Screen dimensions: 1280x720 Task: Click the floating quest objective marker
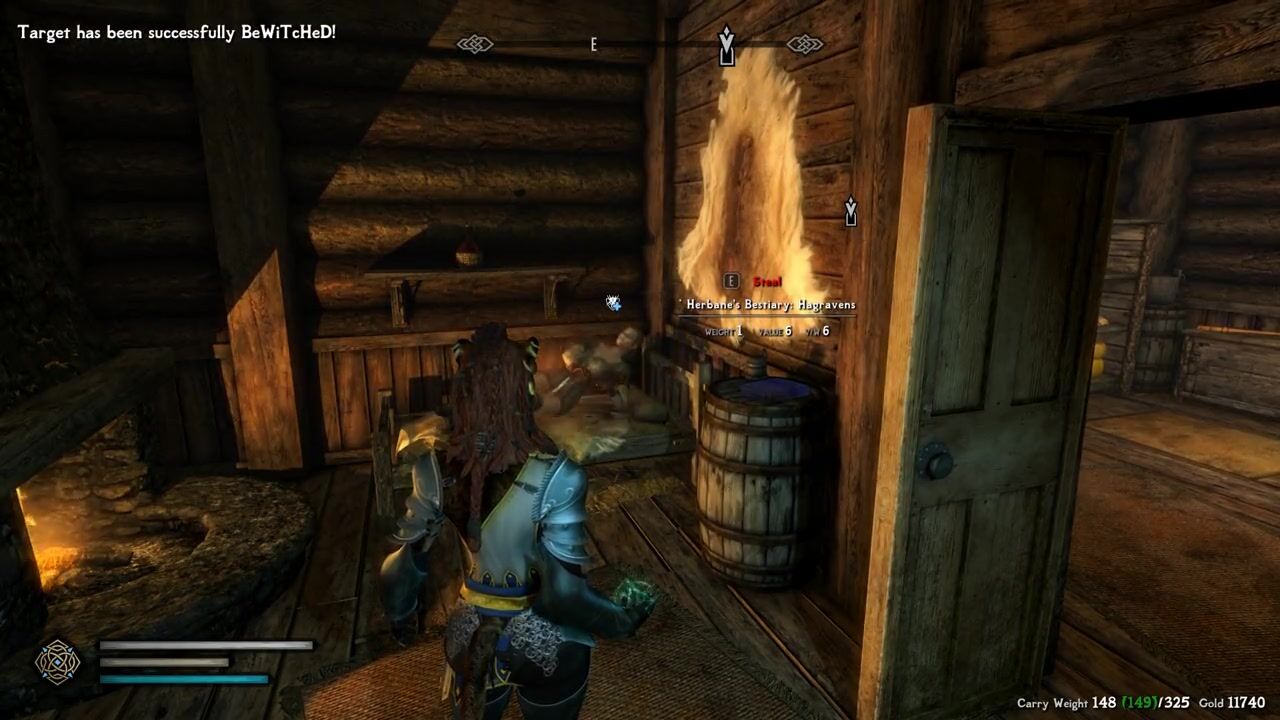850,211
